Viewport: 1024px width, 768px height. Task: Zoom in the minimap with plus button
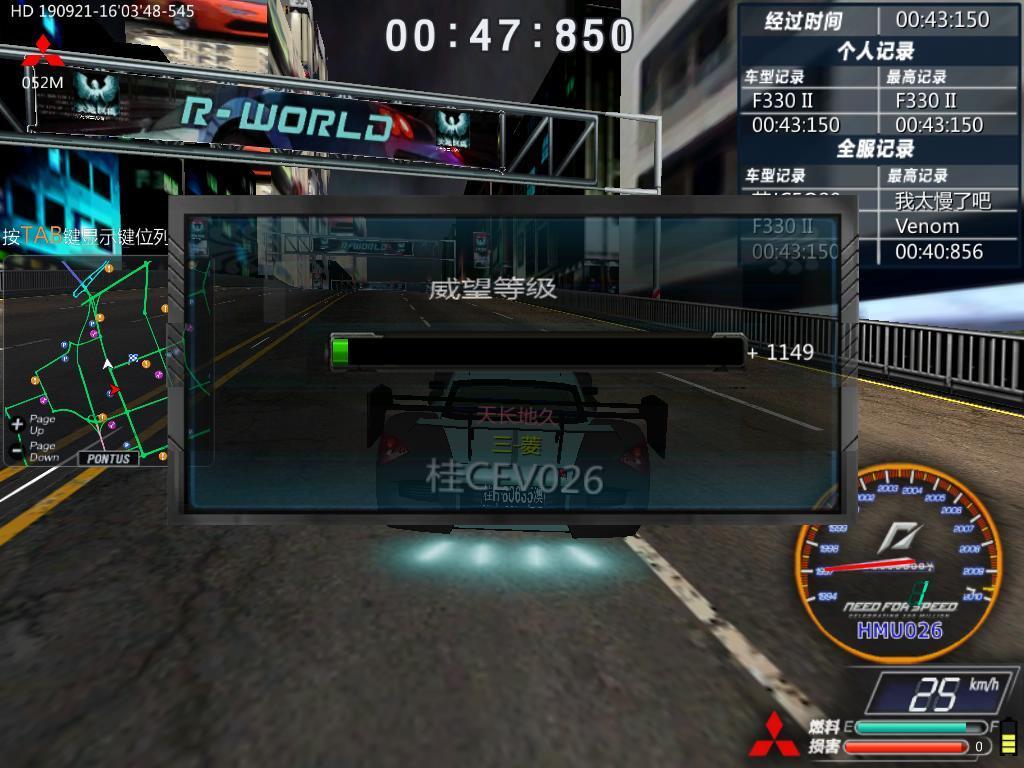tap(17, 425)
